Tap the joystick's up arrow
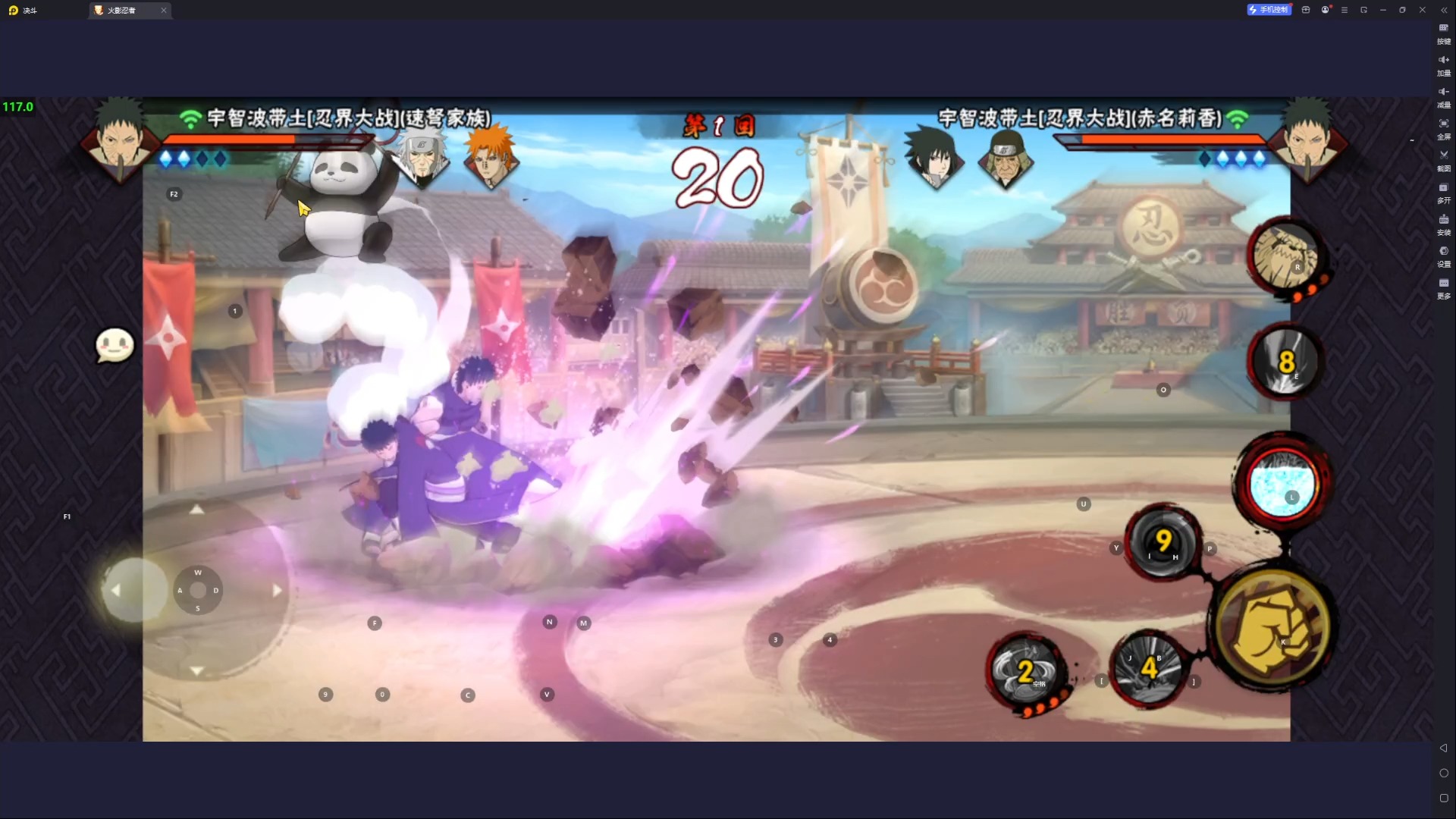This screenshot has width=1456, height=819. [x=196, y=510]
